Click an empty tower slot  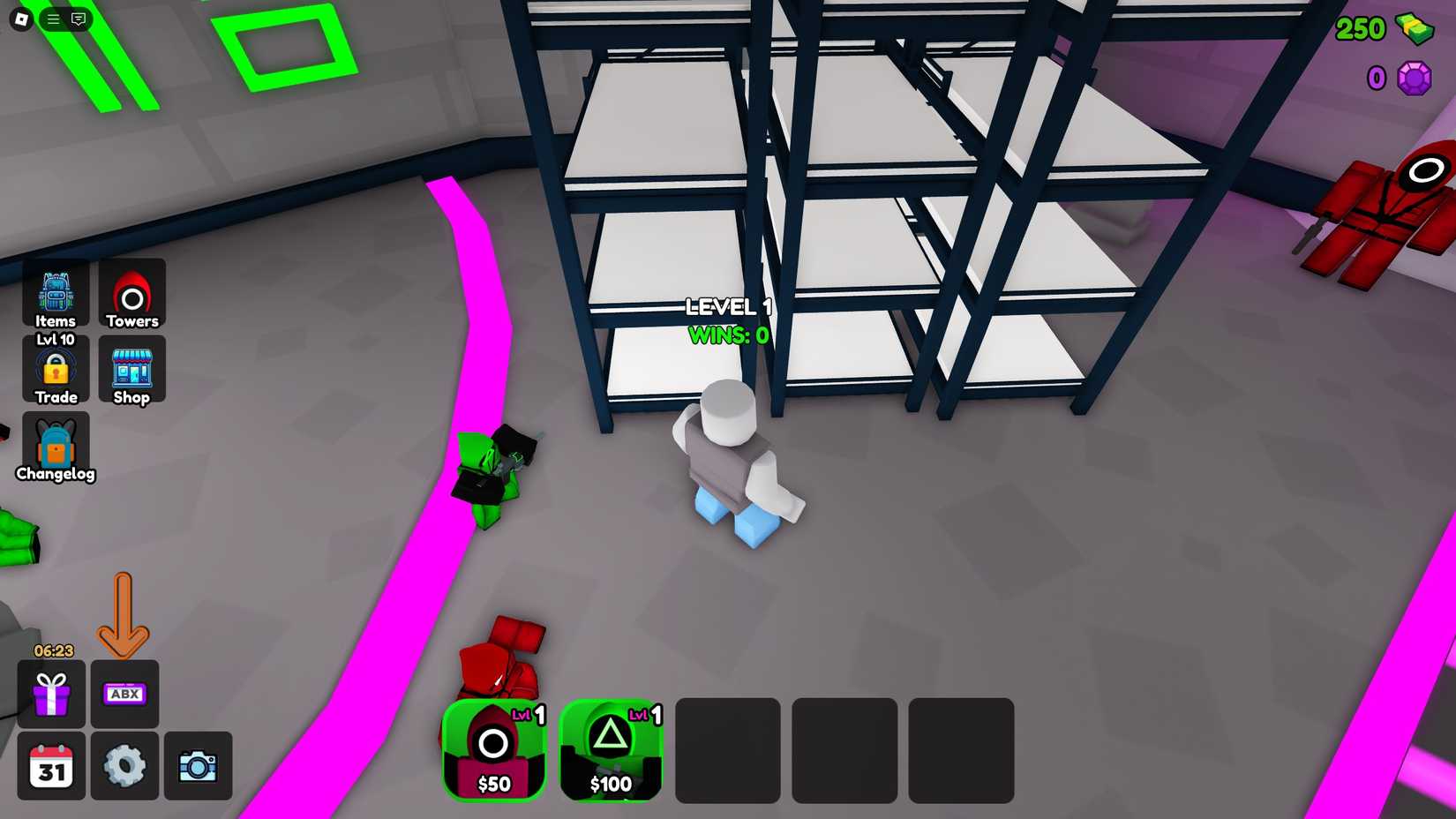tap(727, 750)
